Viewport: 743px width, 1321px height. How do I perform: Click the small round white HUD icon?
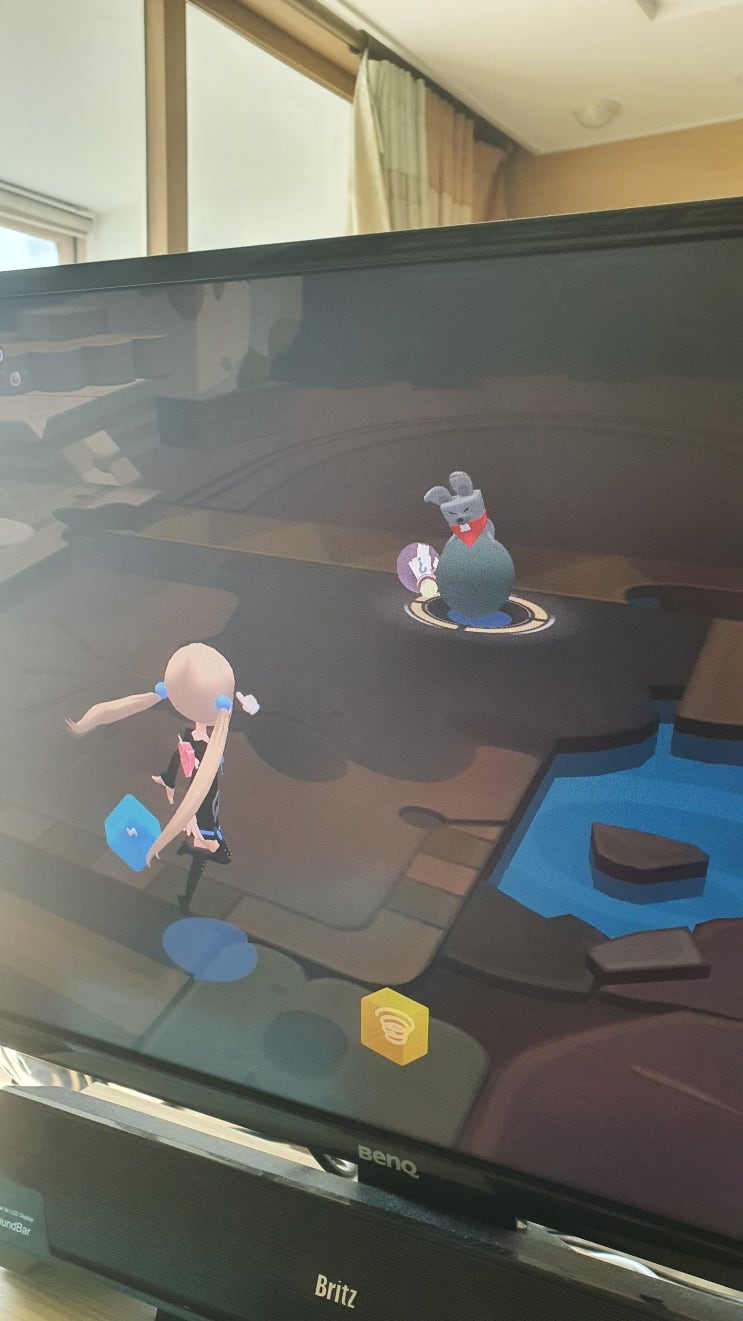[x=15, y=377]
